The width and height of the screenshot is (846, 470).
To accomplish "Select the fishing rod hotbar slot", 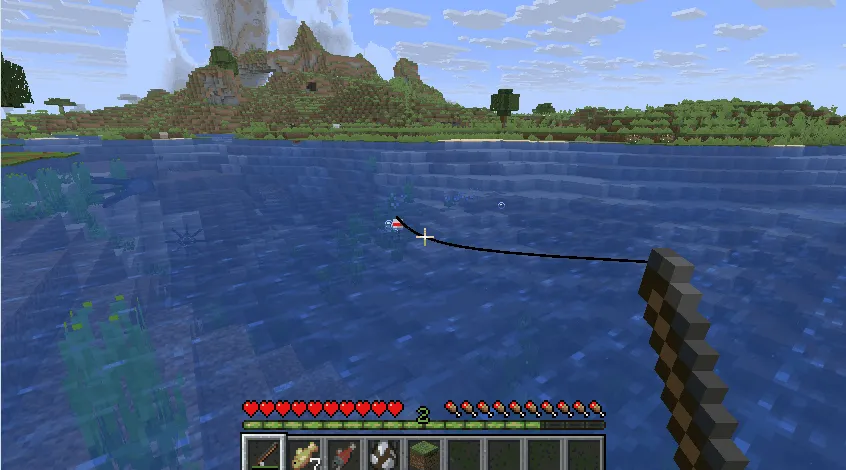I will tap(265, 454).
